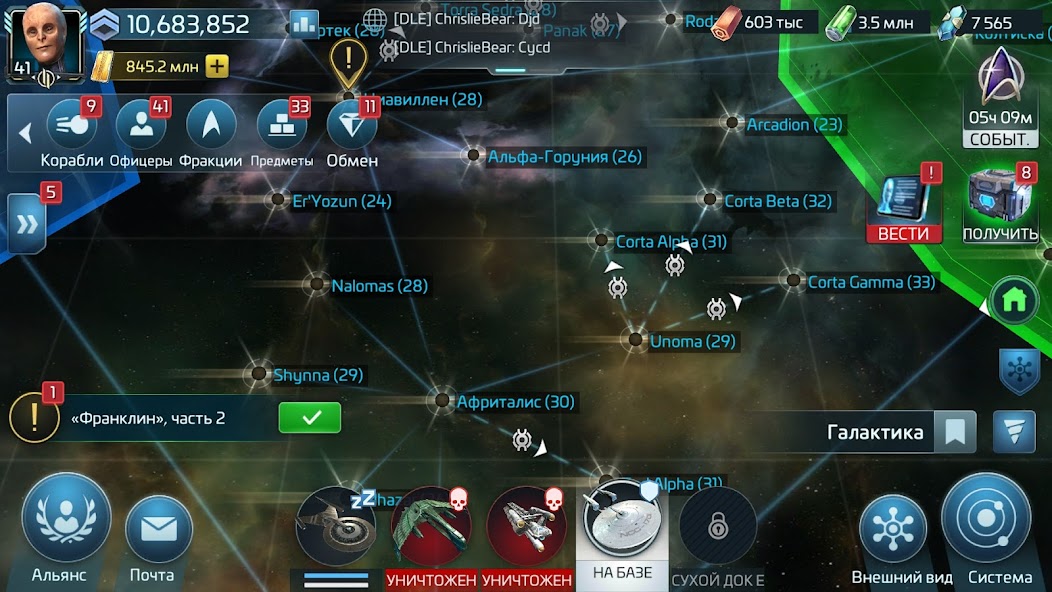The image size is (1052, 592).
Task: Open the Предметы items menu
Action: [282, 127]
